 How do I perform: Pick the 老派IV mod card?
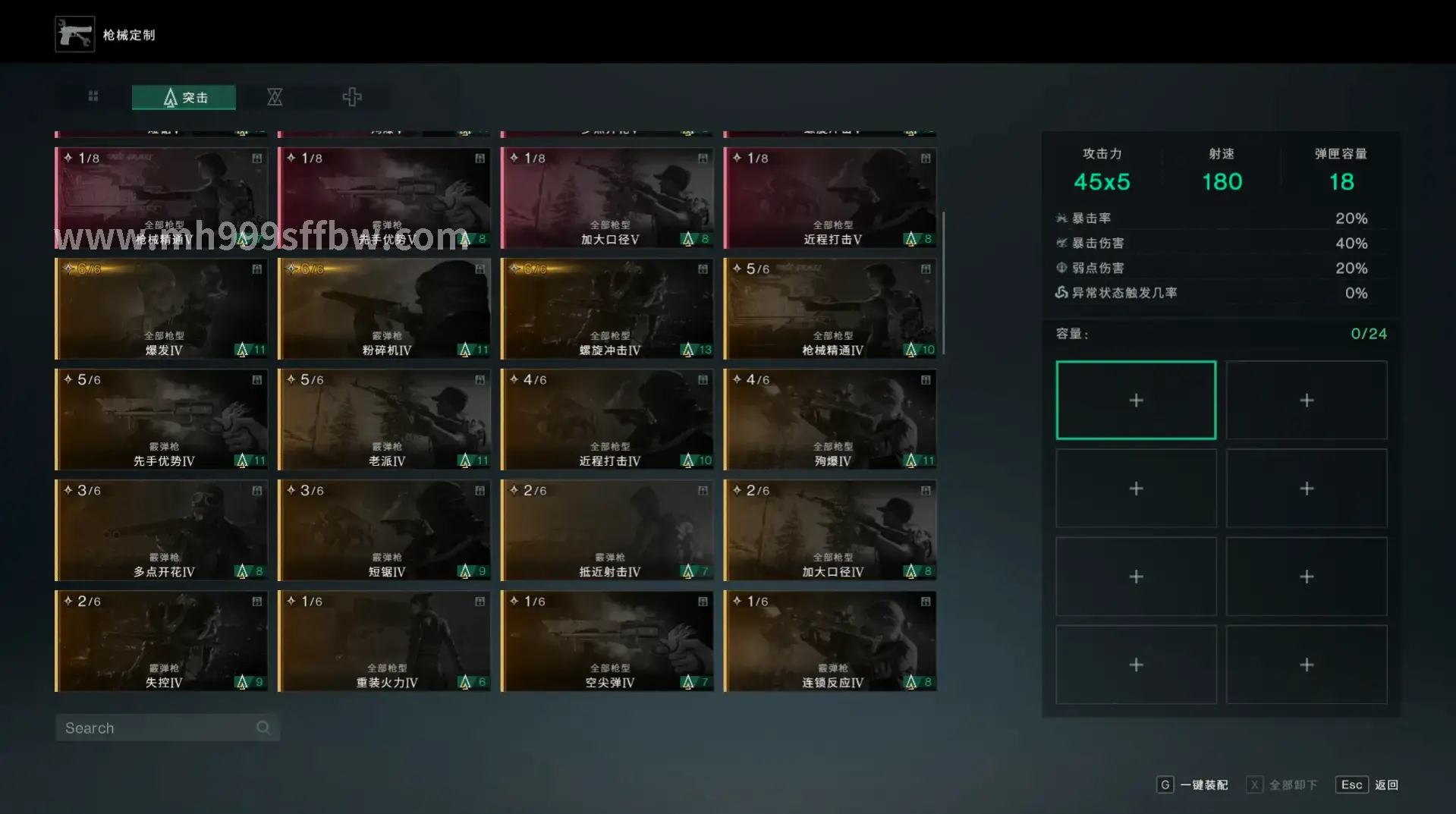pos(385,420)
